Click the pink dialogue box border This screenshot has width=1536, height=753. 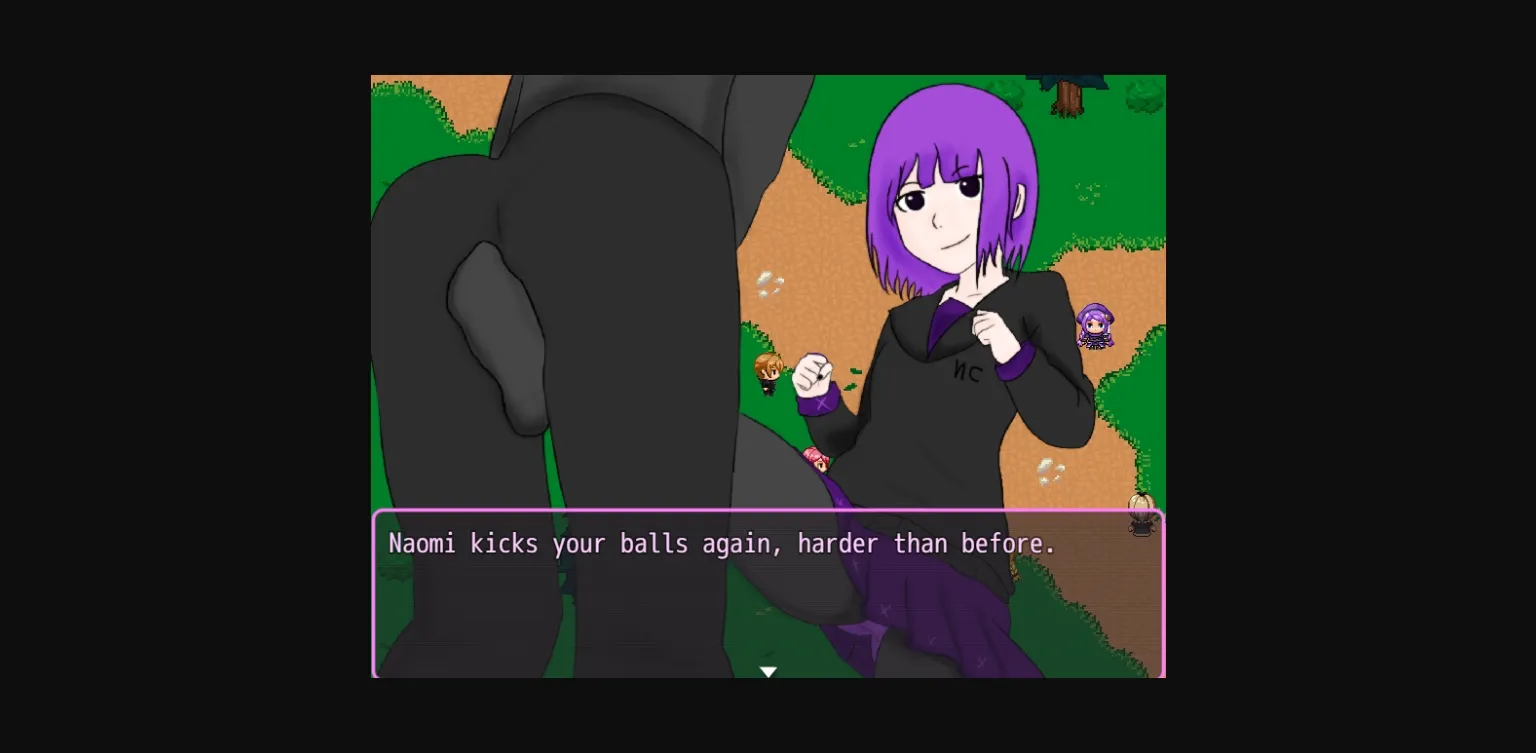pos(768,511)
